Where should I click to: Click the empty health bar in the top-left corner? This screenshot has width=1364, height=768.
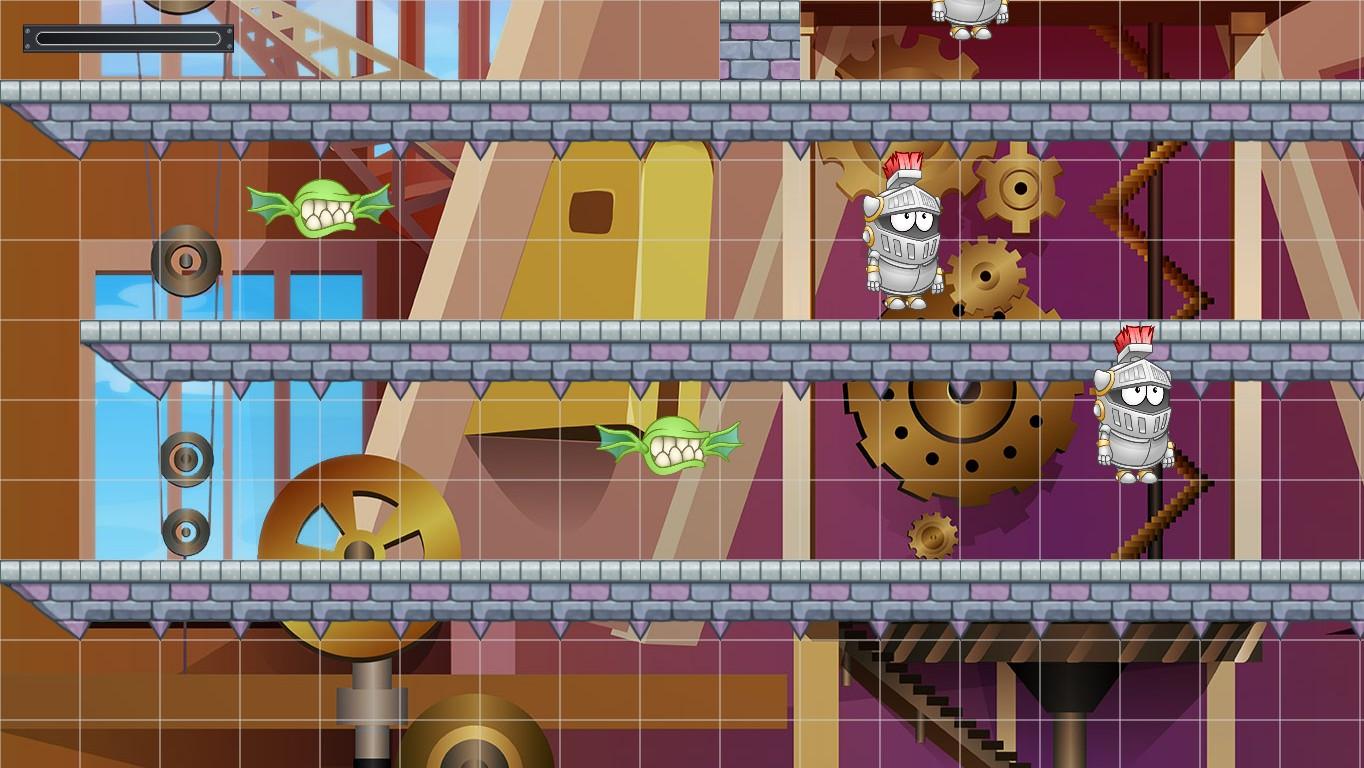[x=126, y=36]
